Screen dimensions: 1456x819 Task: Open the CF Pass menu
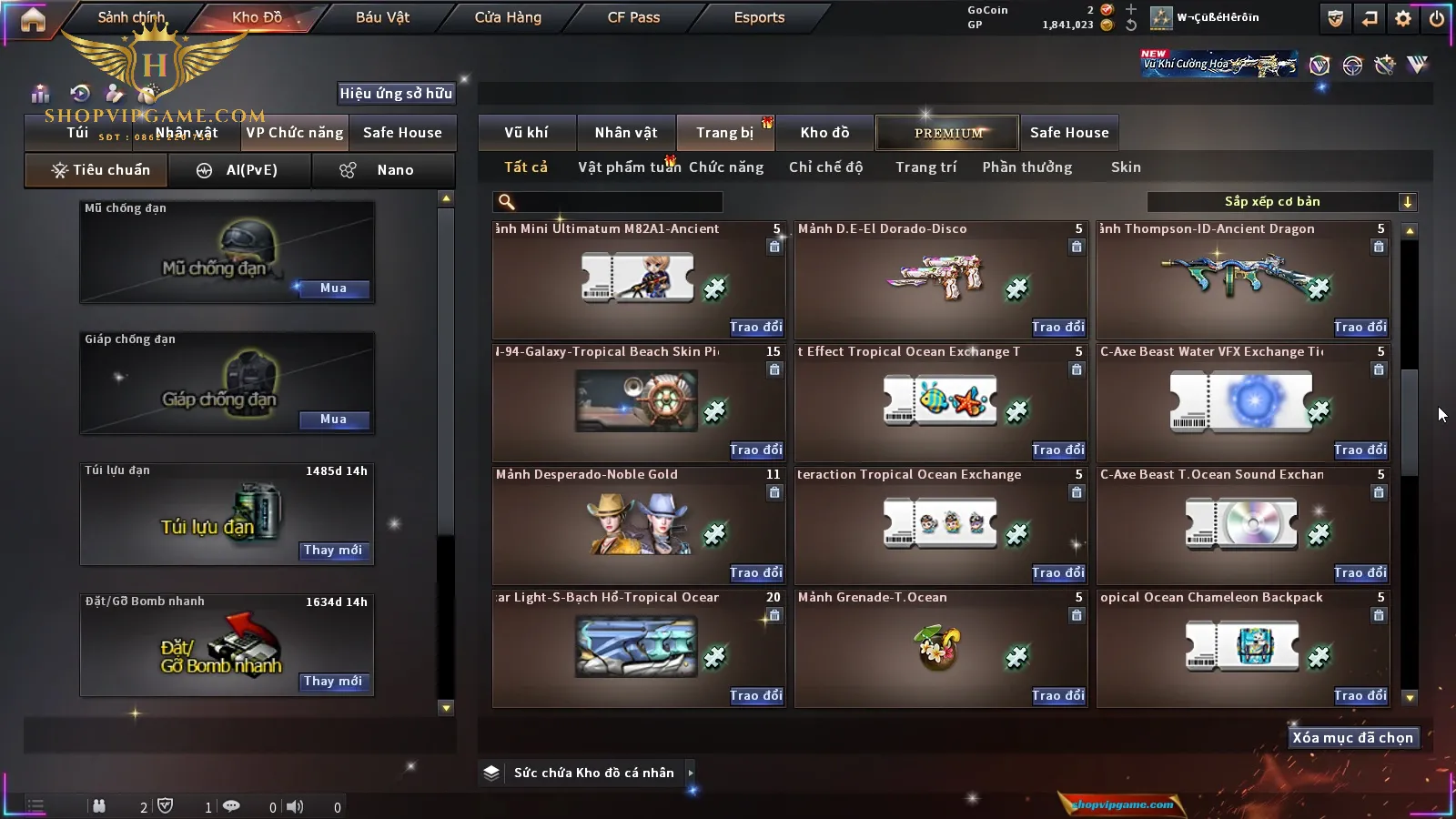pyautogui.click(x=633, y=17)
